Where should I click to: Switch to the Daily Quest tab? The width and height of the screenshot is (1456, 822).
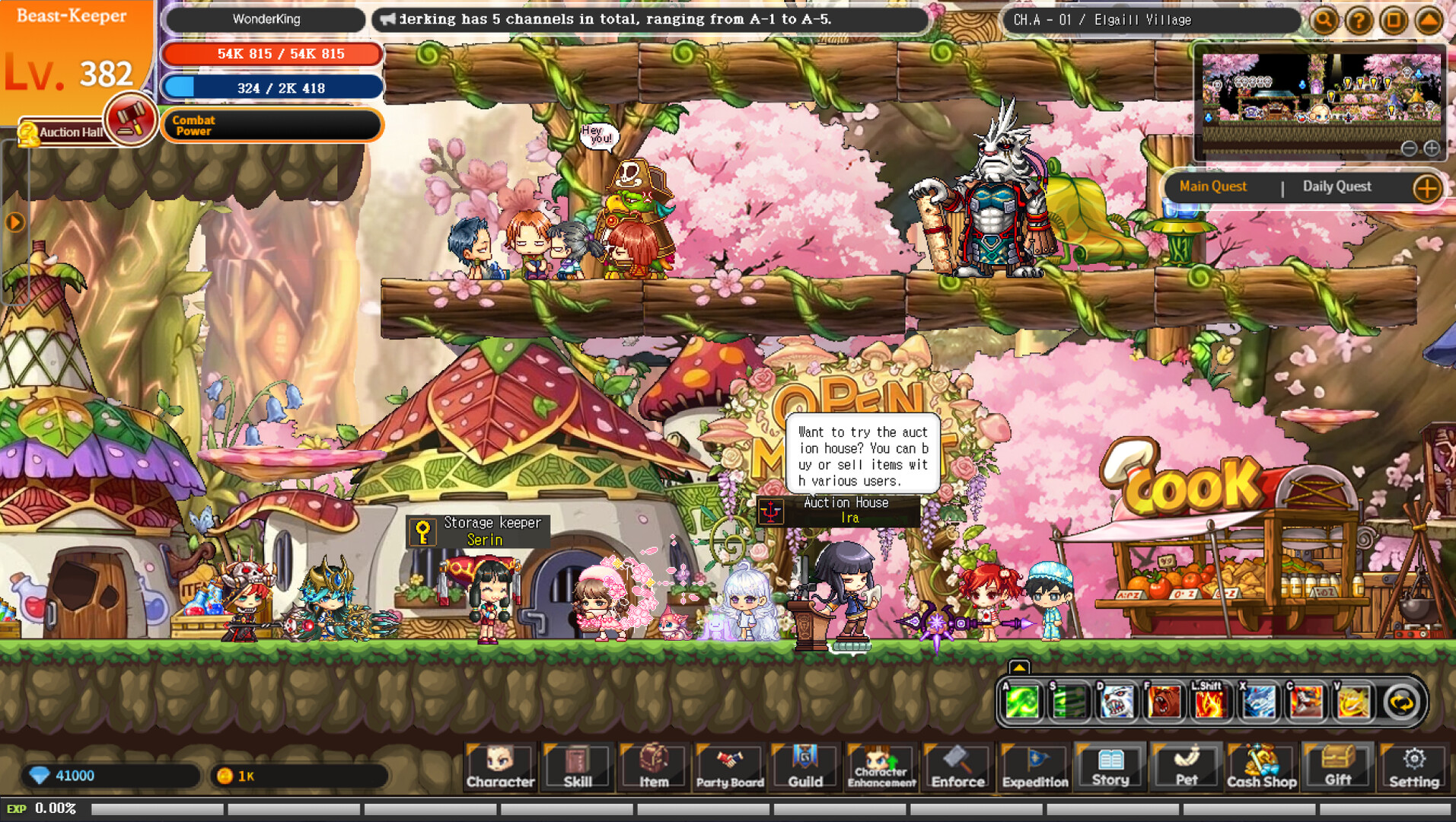tap(1337, 186)
